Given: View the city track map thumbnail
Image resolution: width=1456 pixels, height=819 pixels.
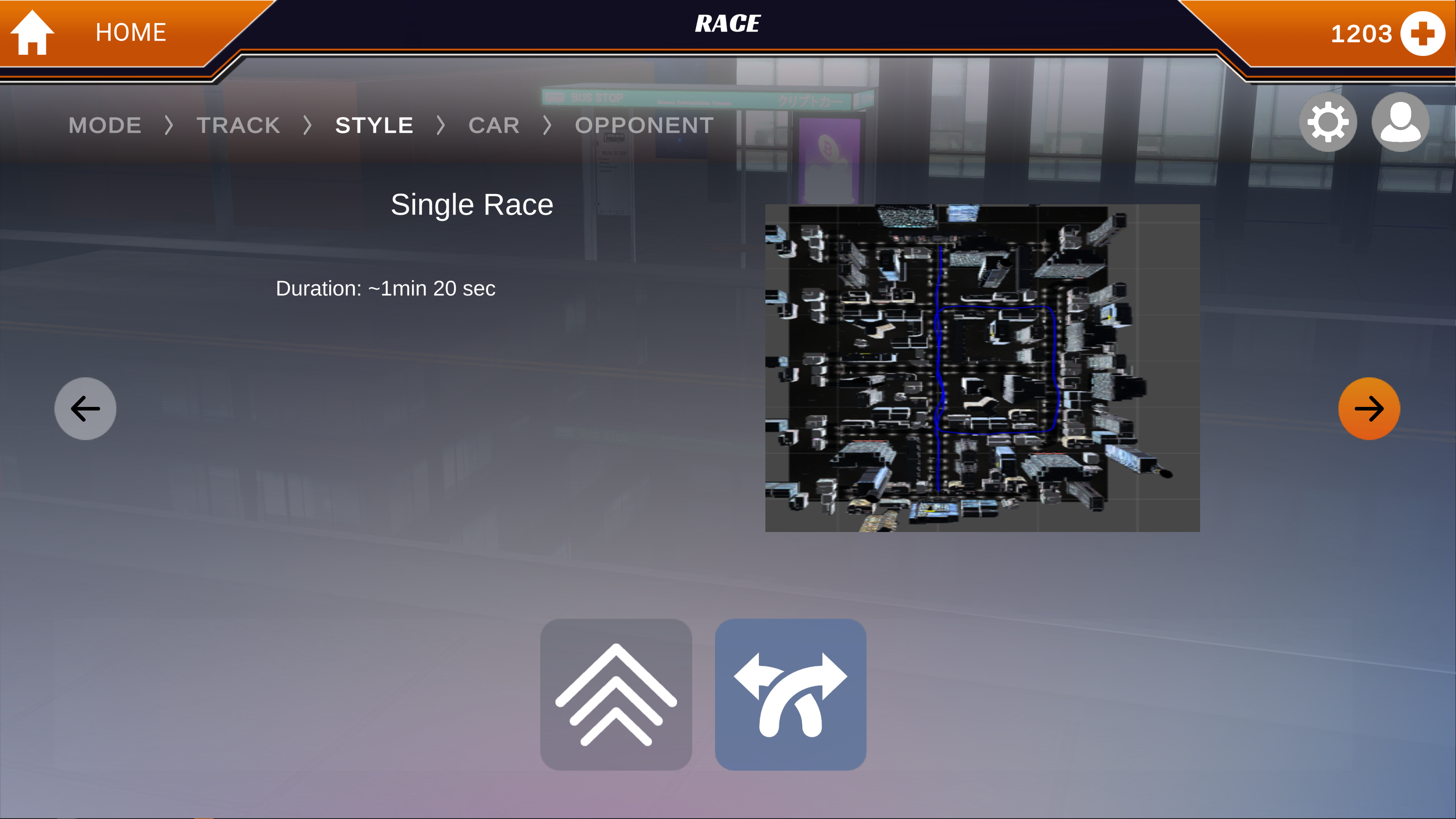Looking at the screenshot, I should [982, 368].
